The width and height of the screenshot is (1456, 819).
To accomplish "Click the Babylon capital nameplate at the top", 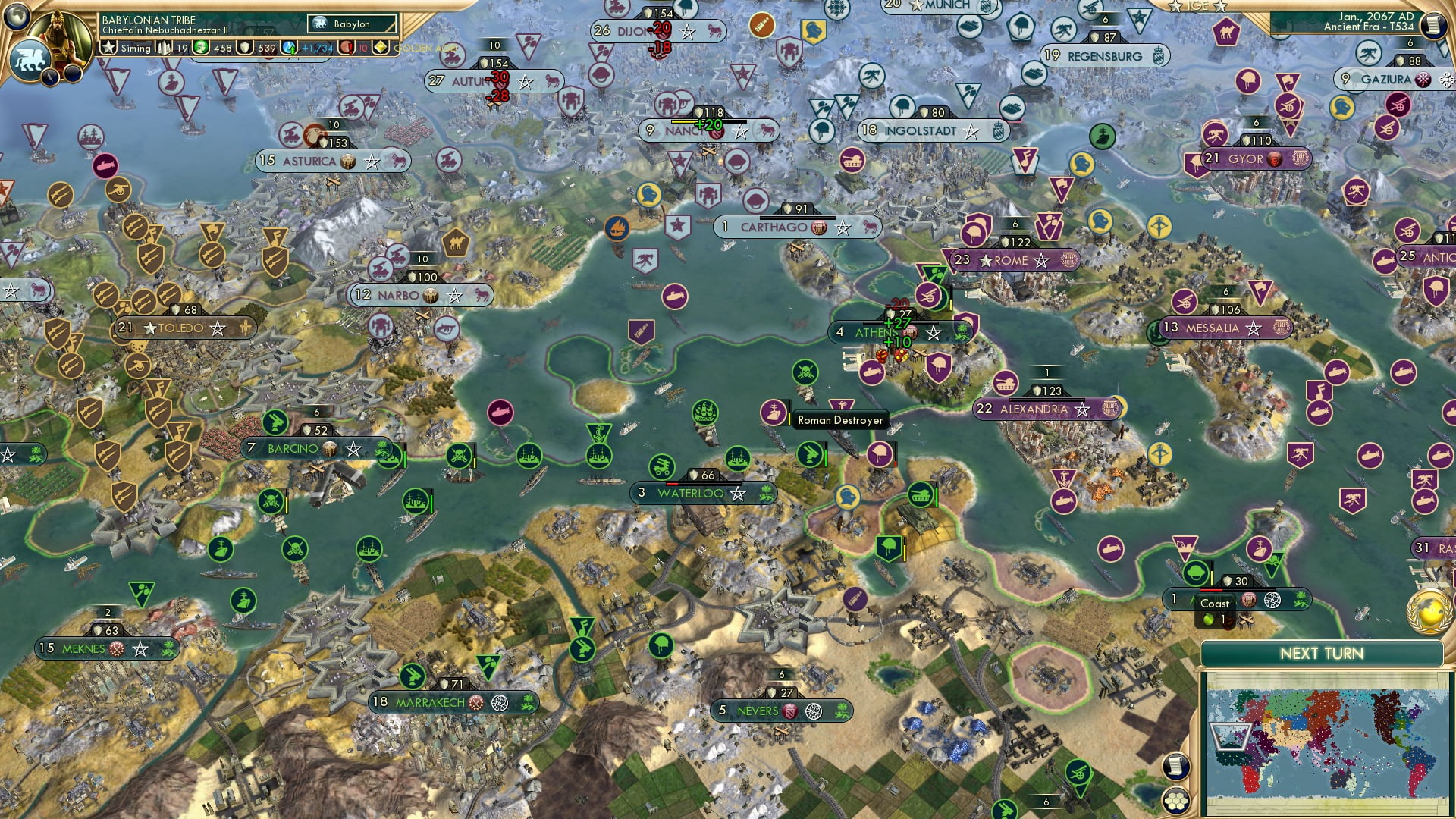I will [352, 24].
